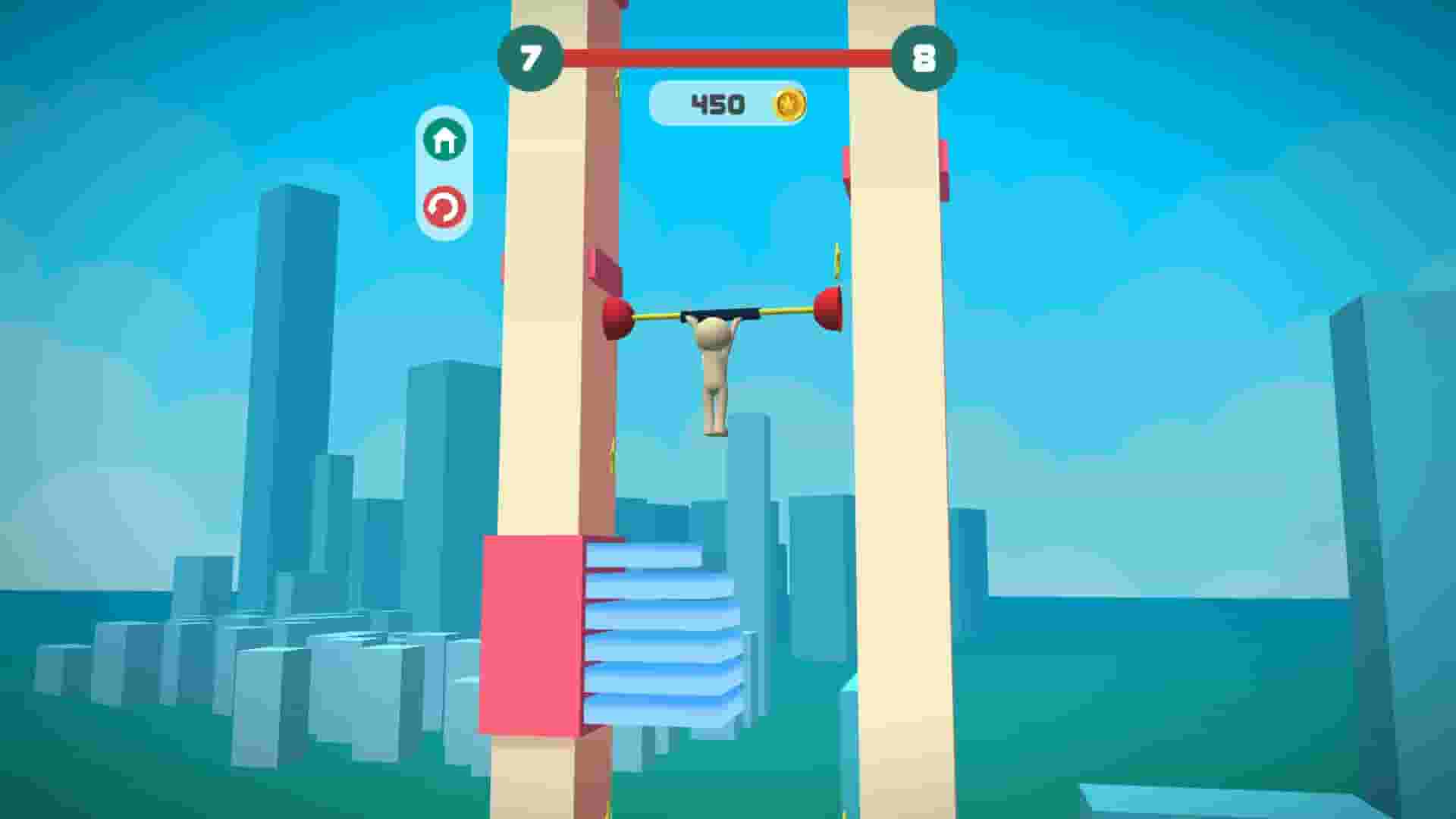This screenshot has width=1456, height=819.
Task: Click the gold coin icon
Action: (789, 102)
